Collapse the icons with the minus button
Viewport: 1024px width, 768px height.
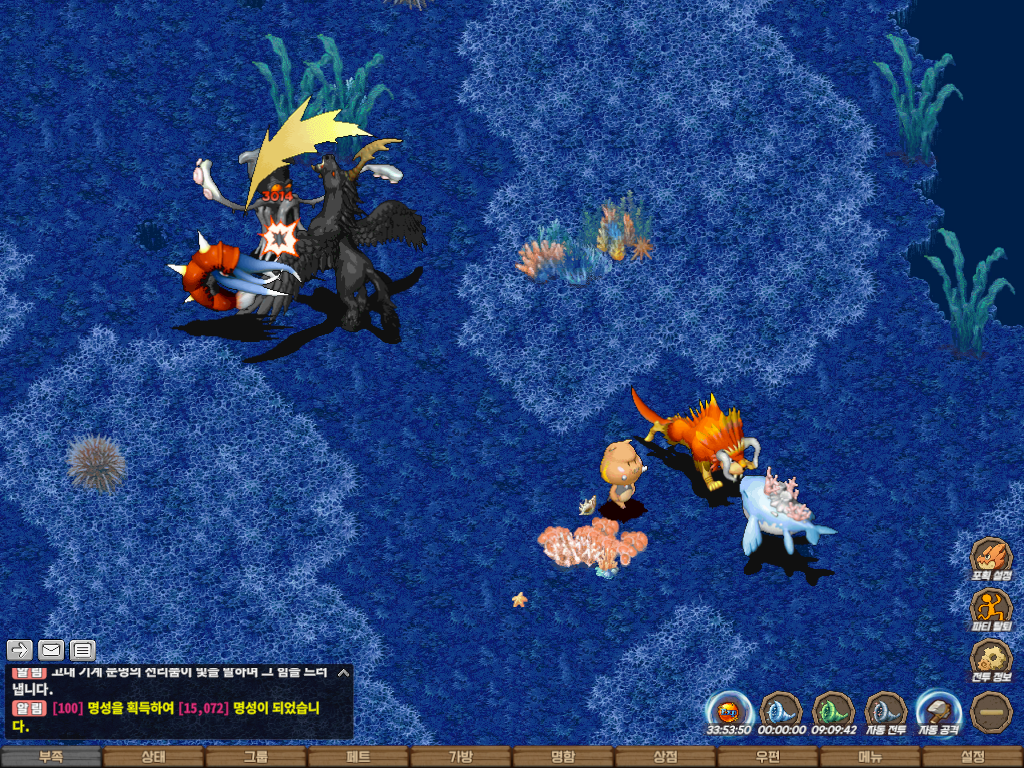(x=991, y=712)
